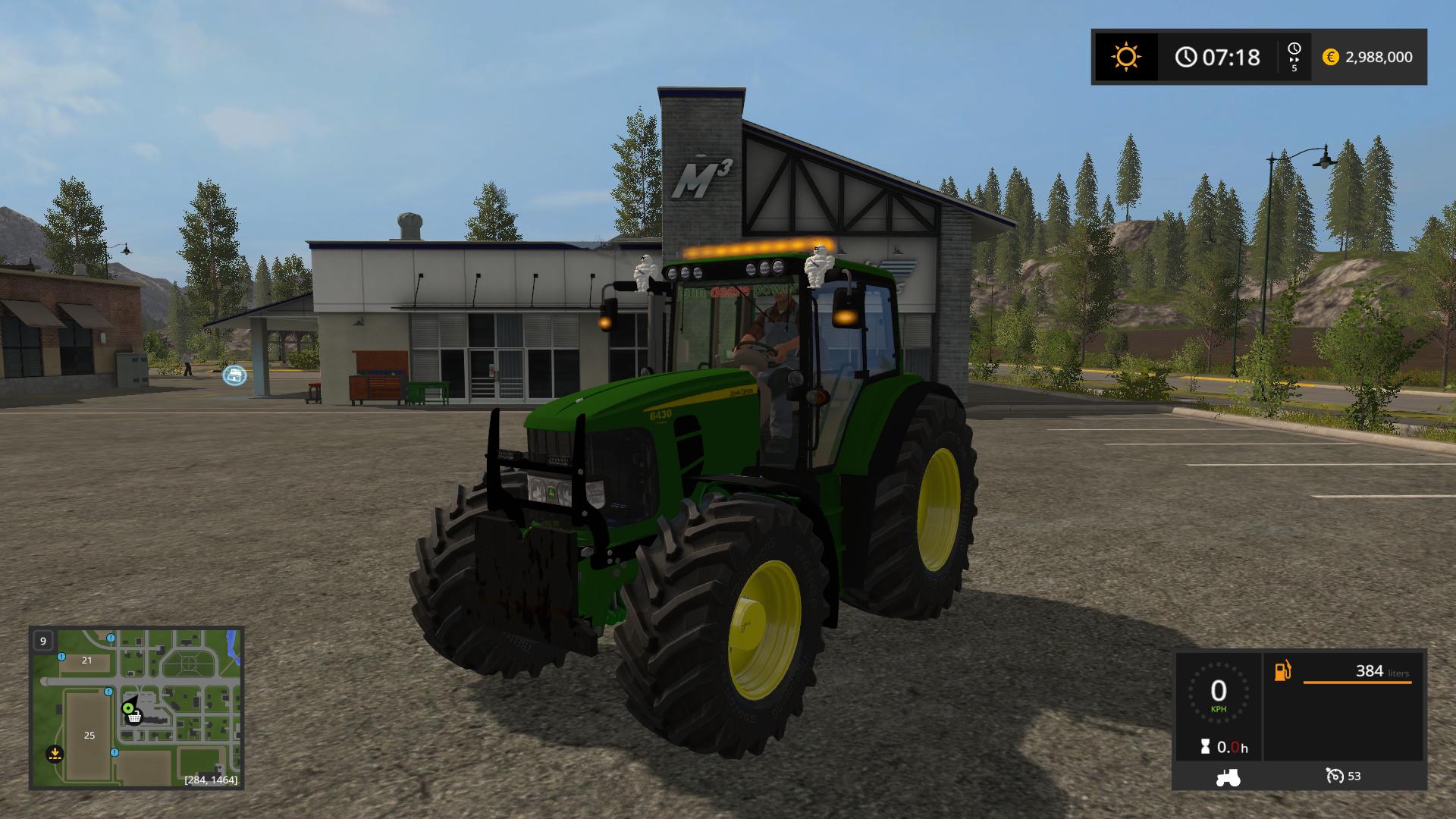
Task: Click the green player marker on minimap
Action: pos(127,708)
